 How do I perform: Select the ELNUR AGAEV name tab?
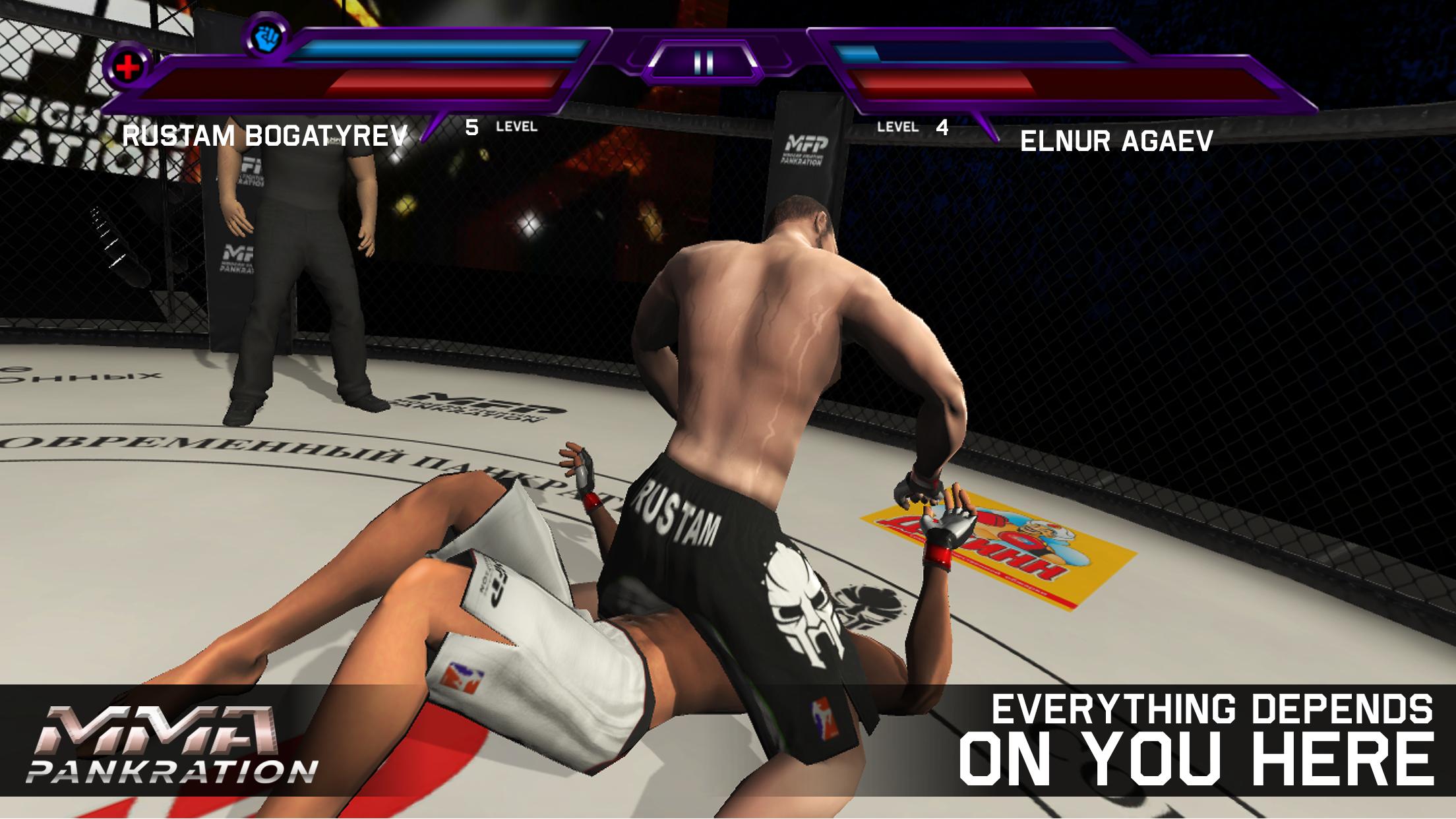pos(1117,140)
